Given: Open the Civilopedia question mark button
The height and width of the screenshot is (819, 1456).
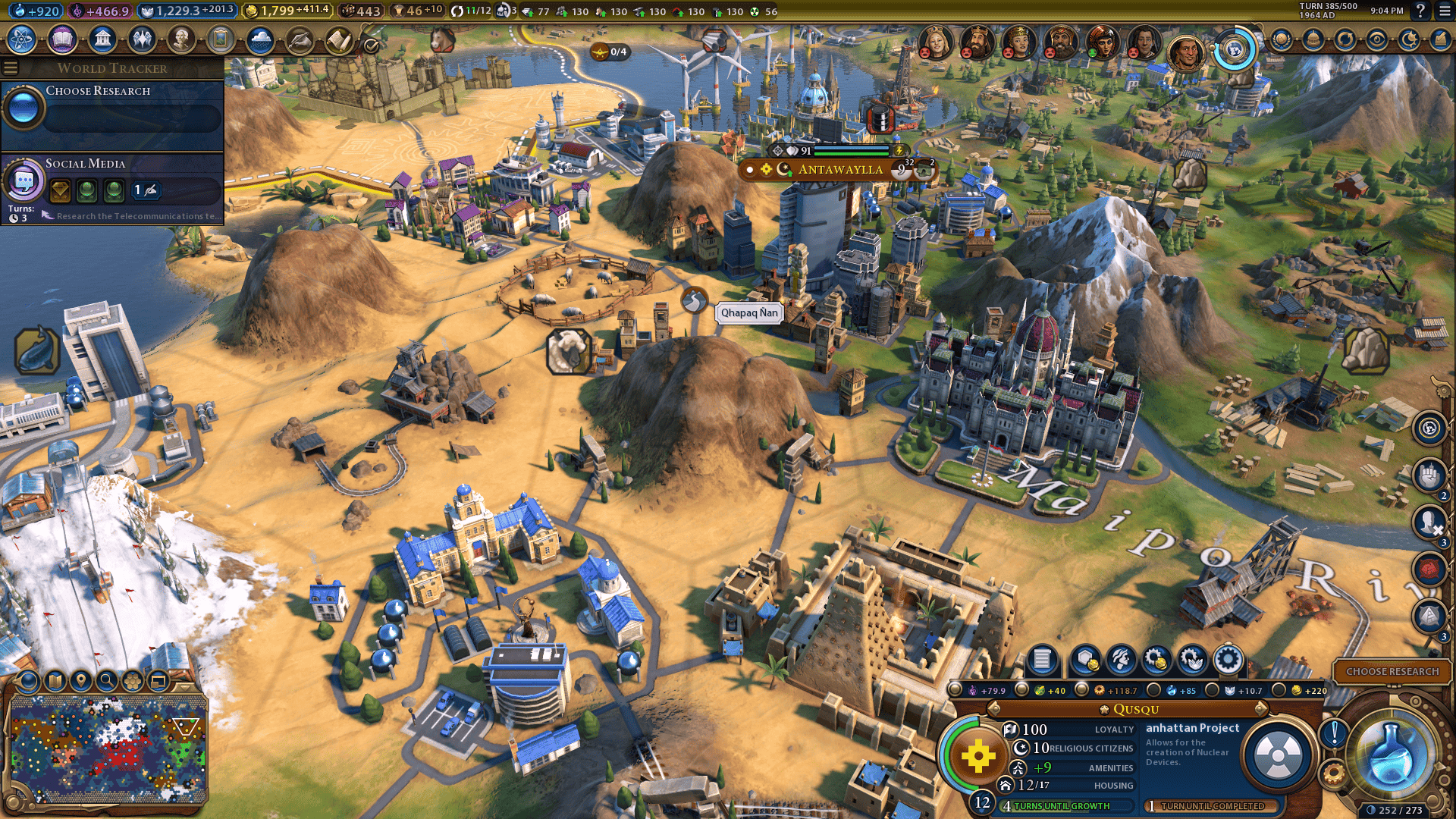Looking at the screenshot, I should click(1420, 11).
